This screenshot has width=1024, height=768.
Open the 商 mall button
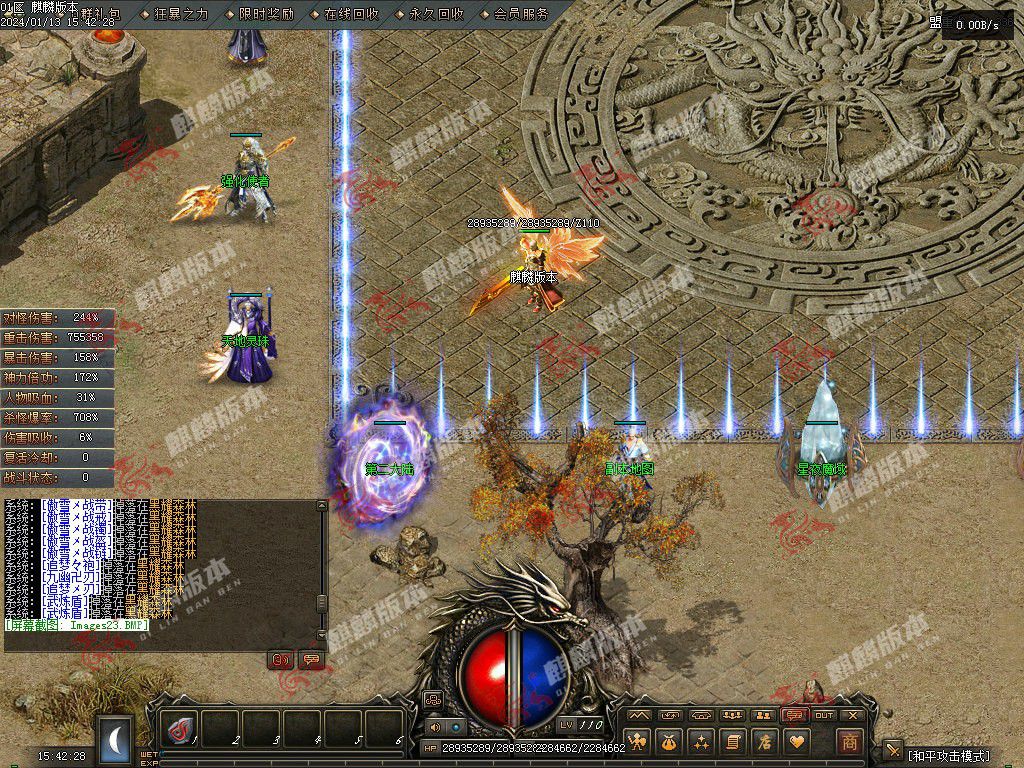[849, 742]
